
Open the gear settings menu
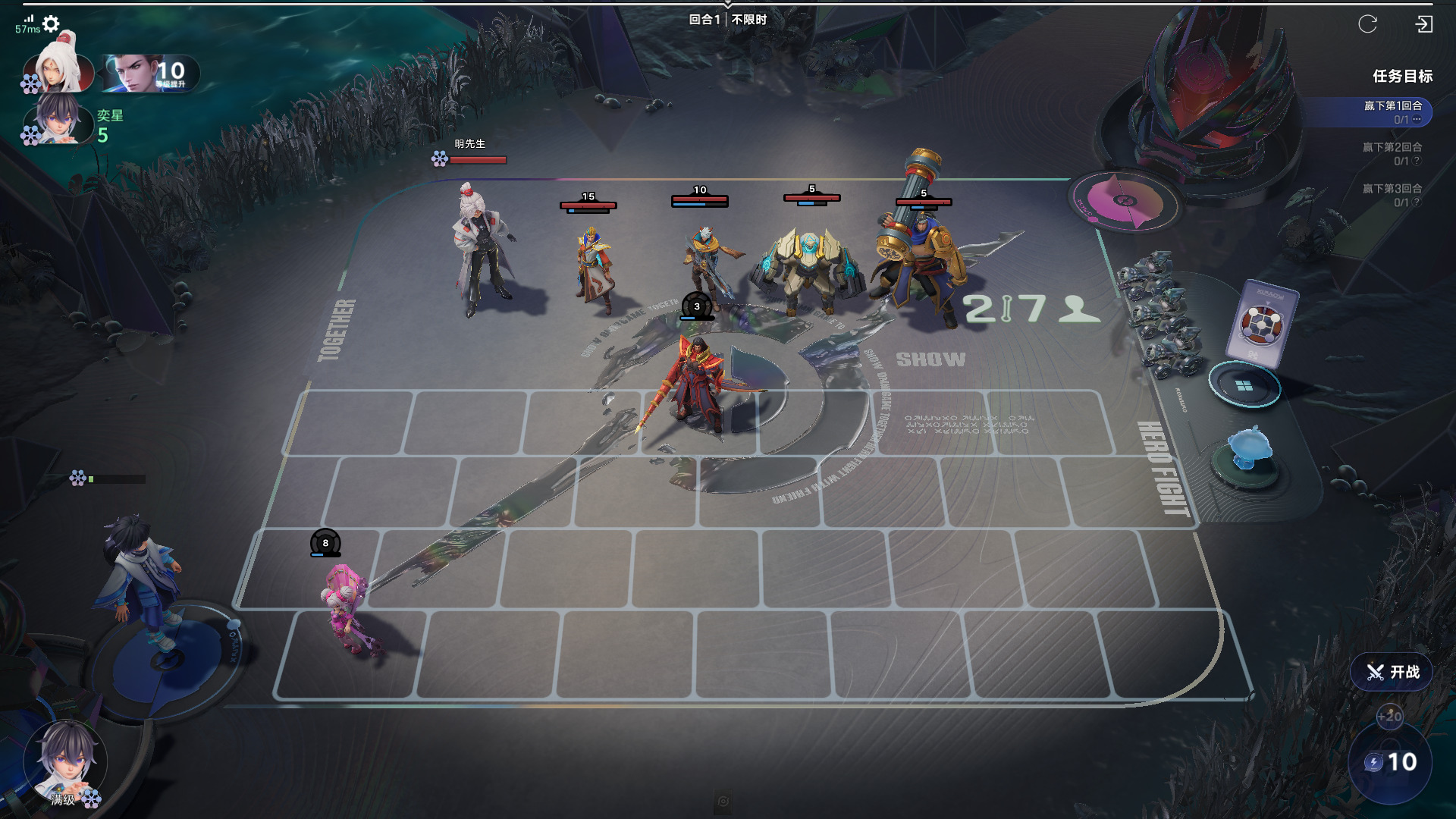51,24
